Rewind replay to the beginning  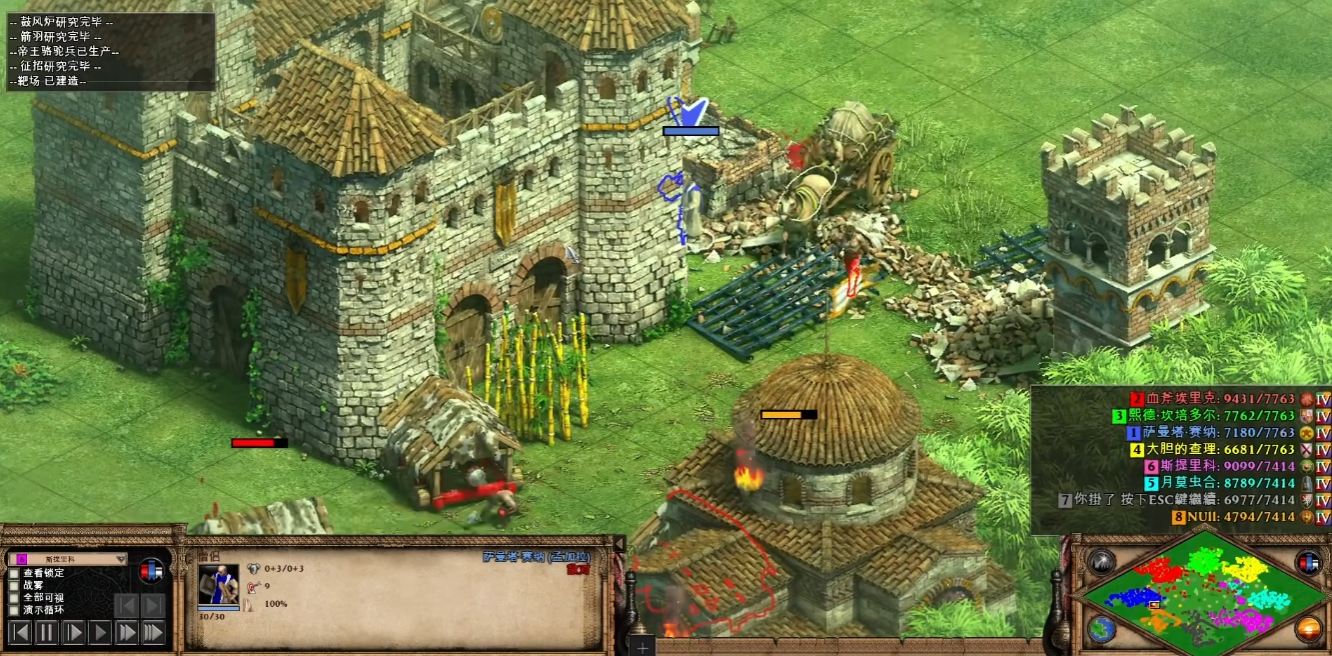[20, 632]
